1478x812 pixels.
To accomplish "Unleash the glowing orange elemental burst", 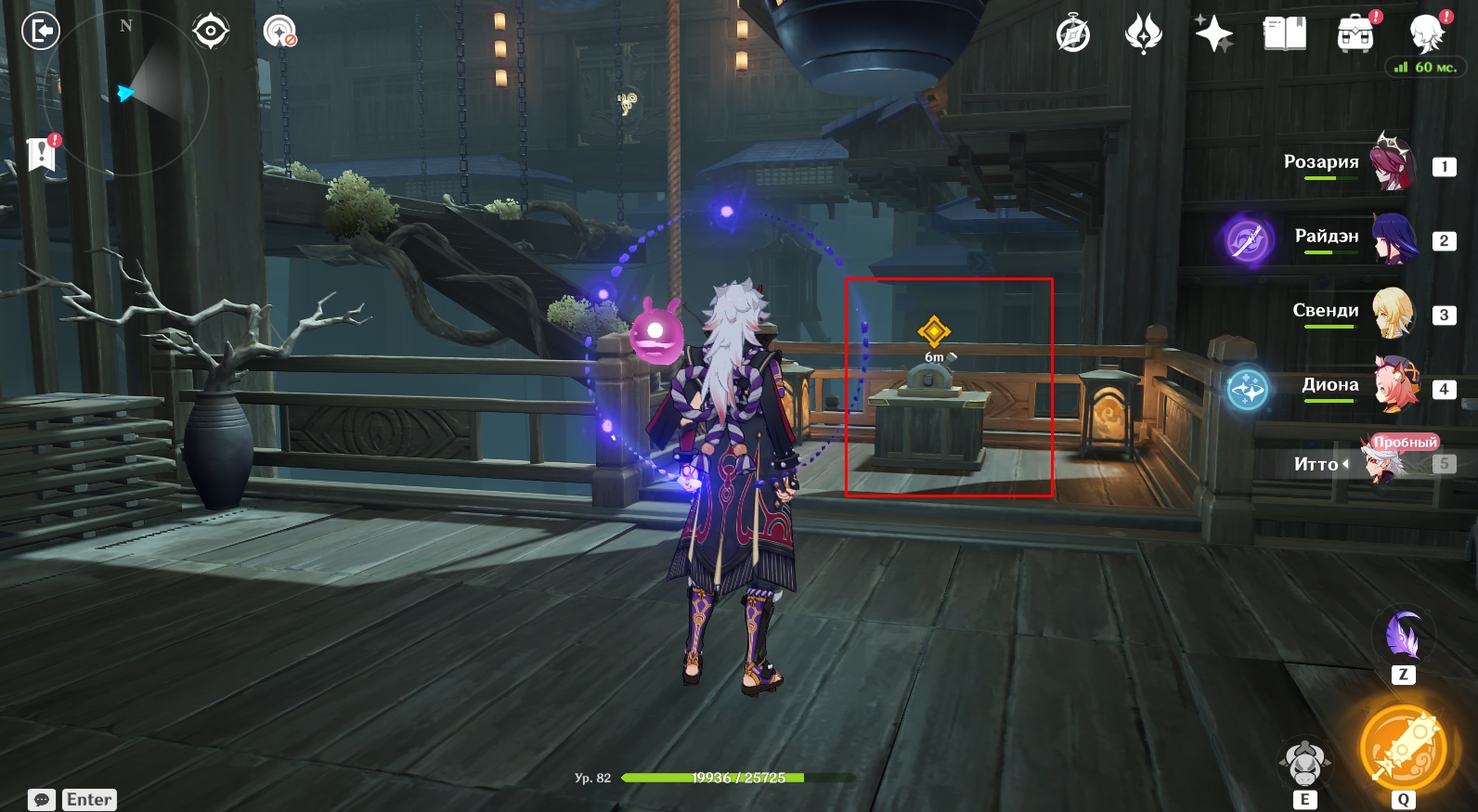I will (x=1403, y=749).
